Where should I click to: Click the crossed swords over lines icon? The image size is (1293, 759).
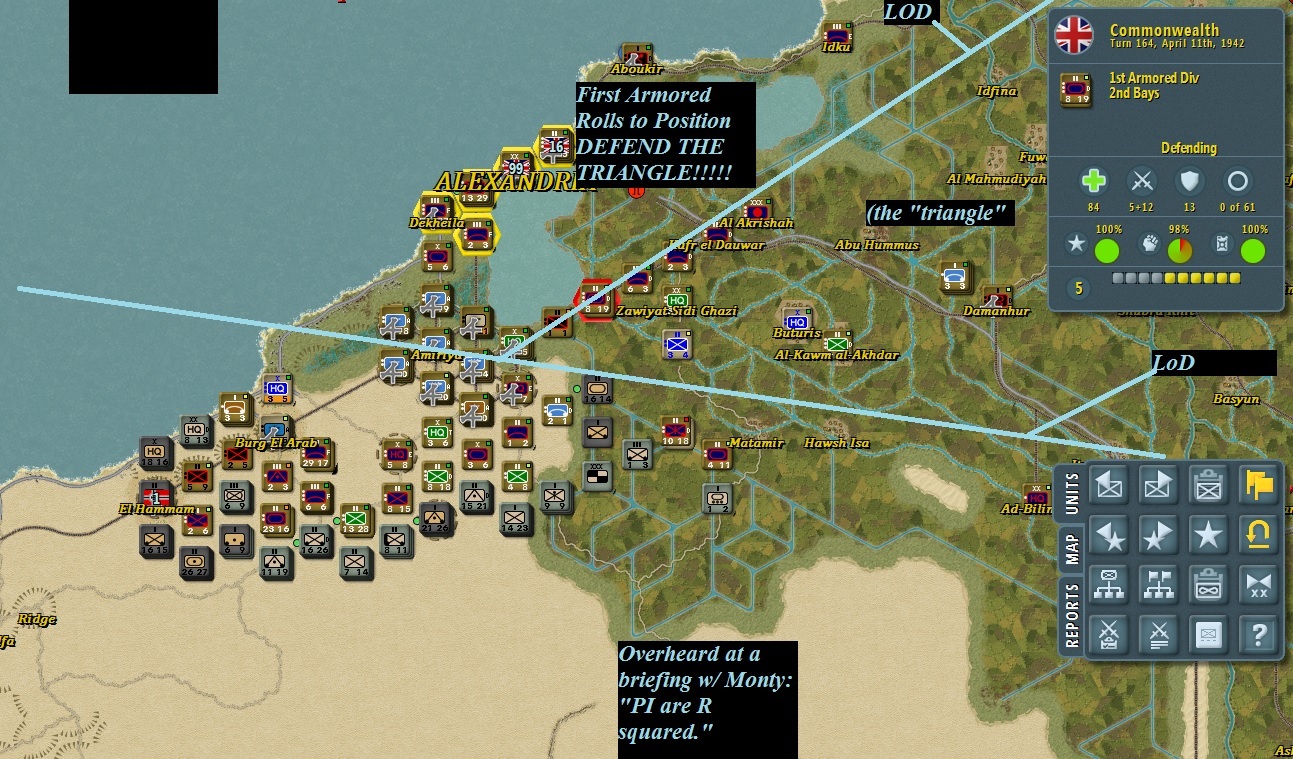click(1158, 636)
